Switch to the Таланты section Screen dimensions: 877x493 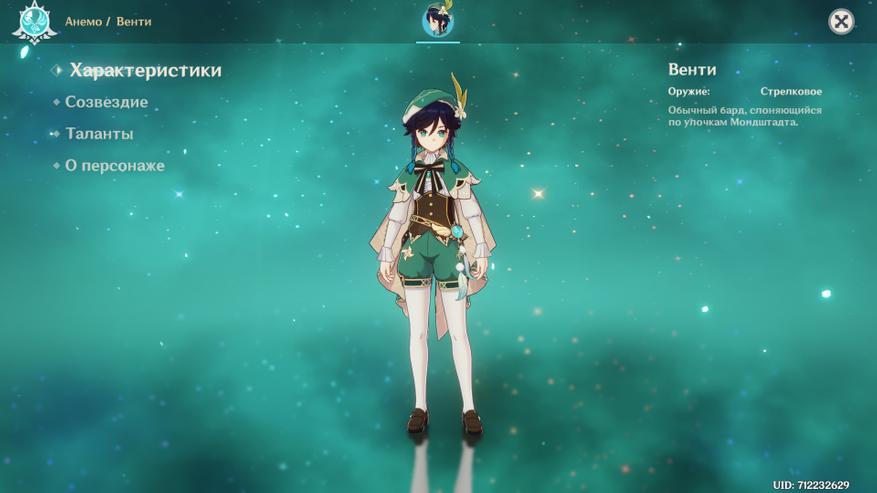99,134
